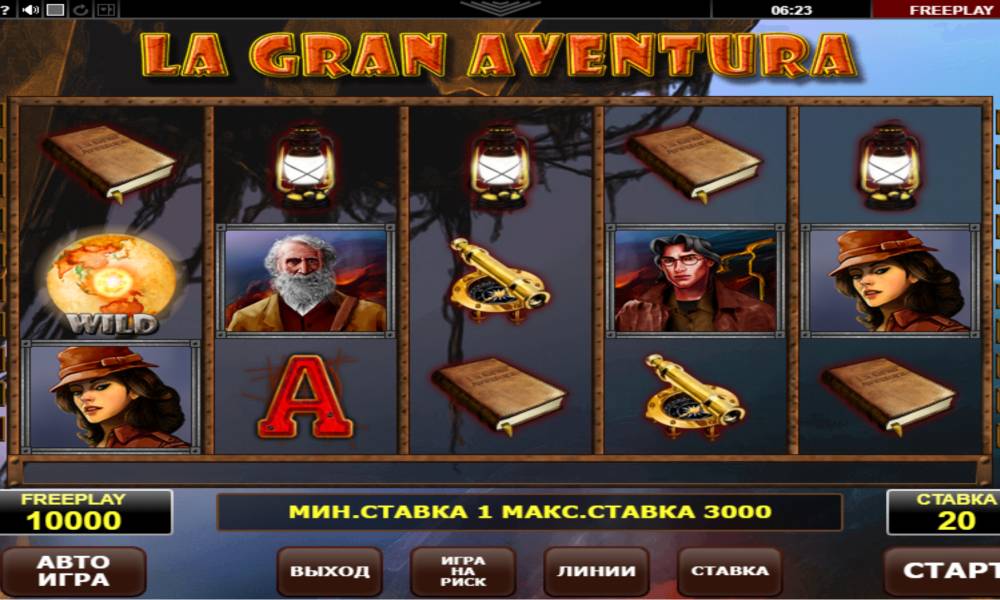
Task: Open the ИГРА НА РИСК gamble feature
Action: click(463, 572)
